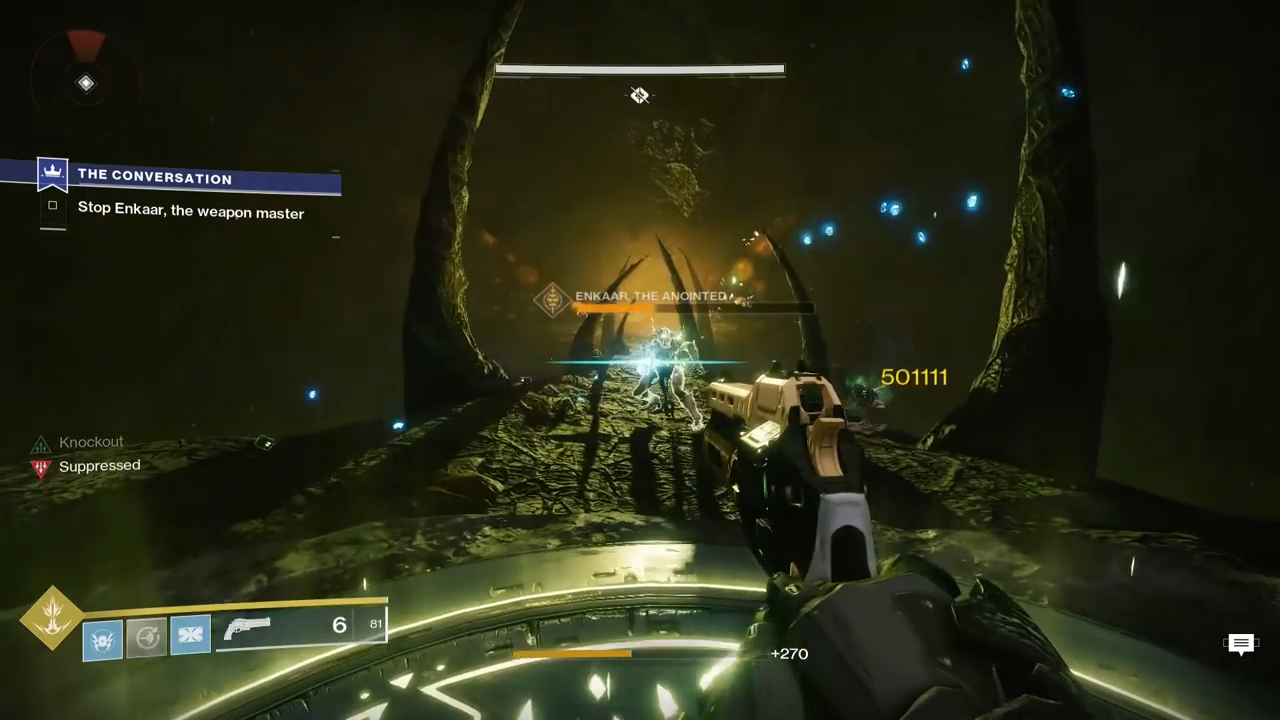
Task: Click the radar in the corner
Action: point(86,82)
